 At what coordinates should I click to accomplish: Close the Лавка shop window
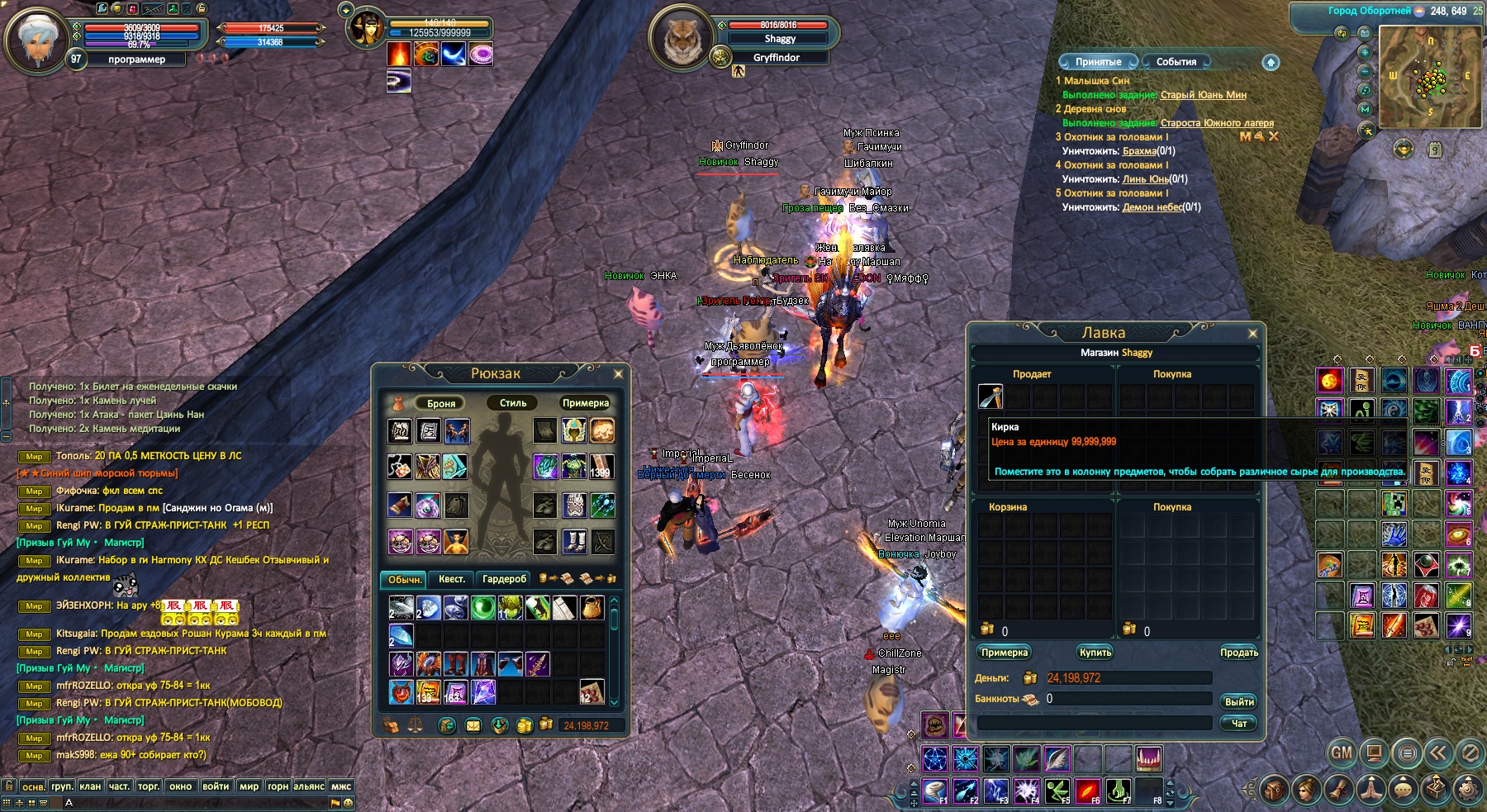(x=1252, y=334)
